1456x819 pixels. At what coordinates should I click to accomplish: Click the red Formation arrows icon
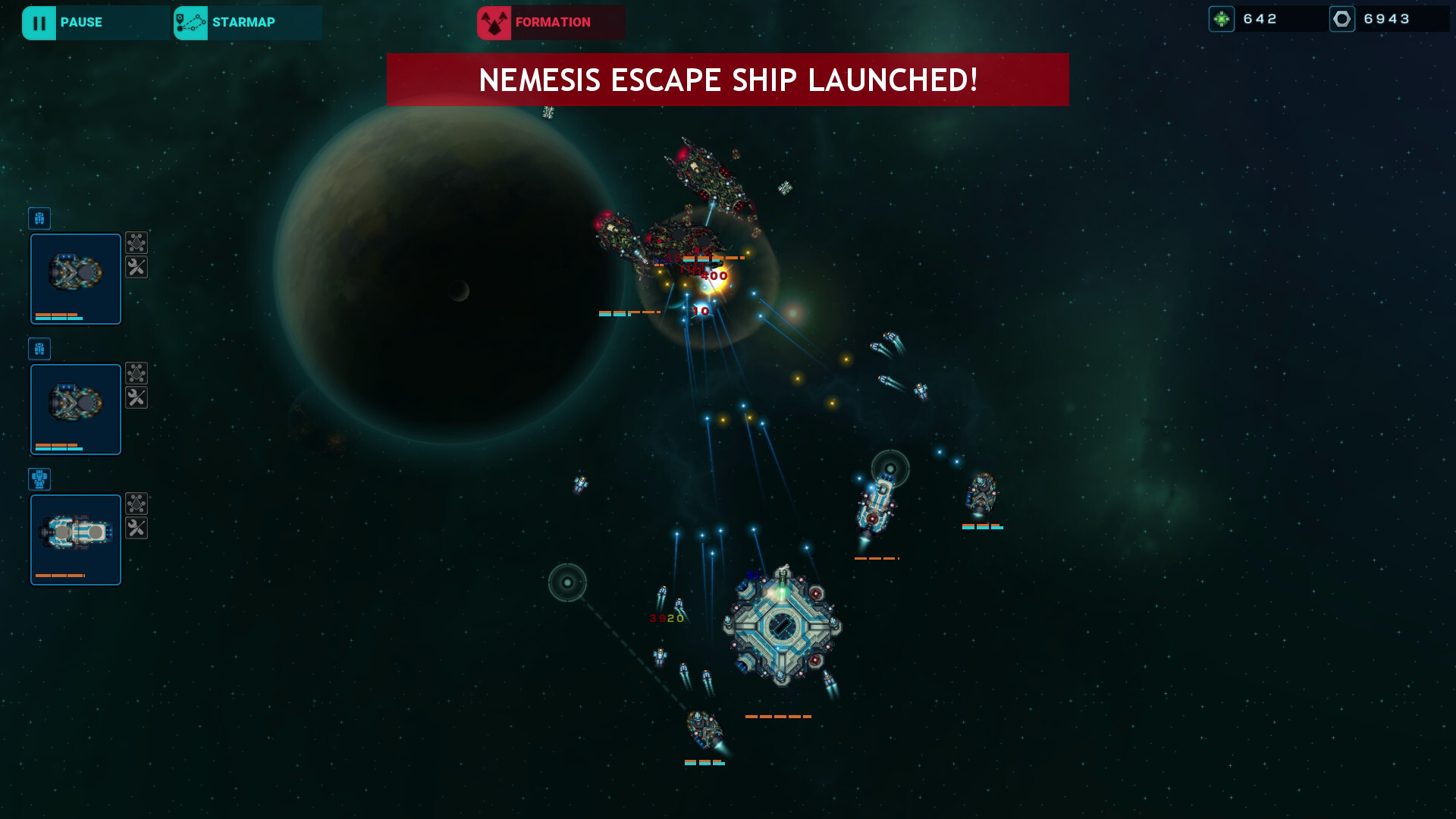(x=494, y=22)
